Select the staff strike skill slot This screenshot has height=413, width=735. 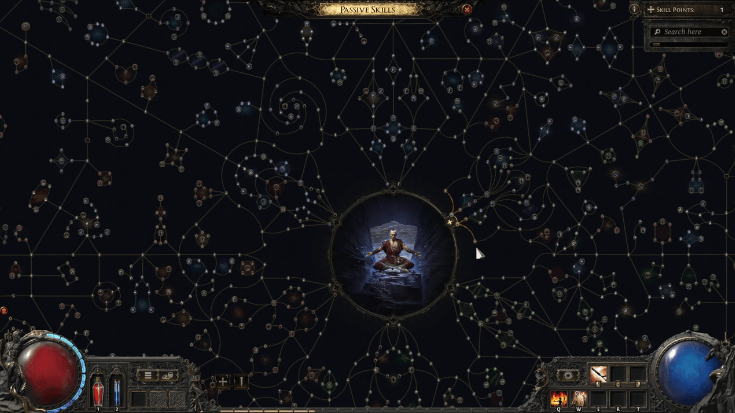(x=598, y=374)
